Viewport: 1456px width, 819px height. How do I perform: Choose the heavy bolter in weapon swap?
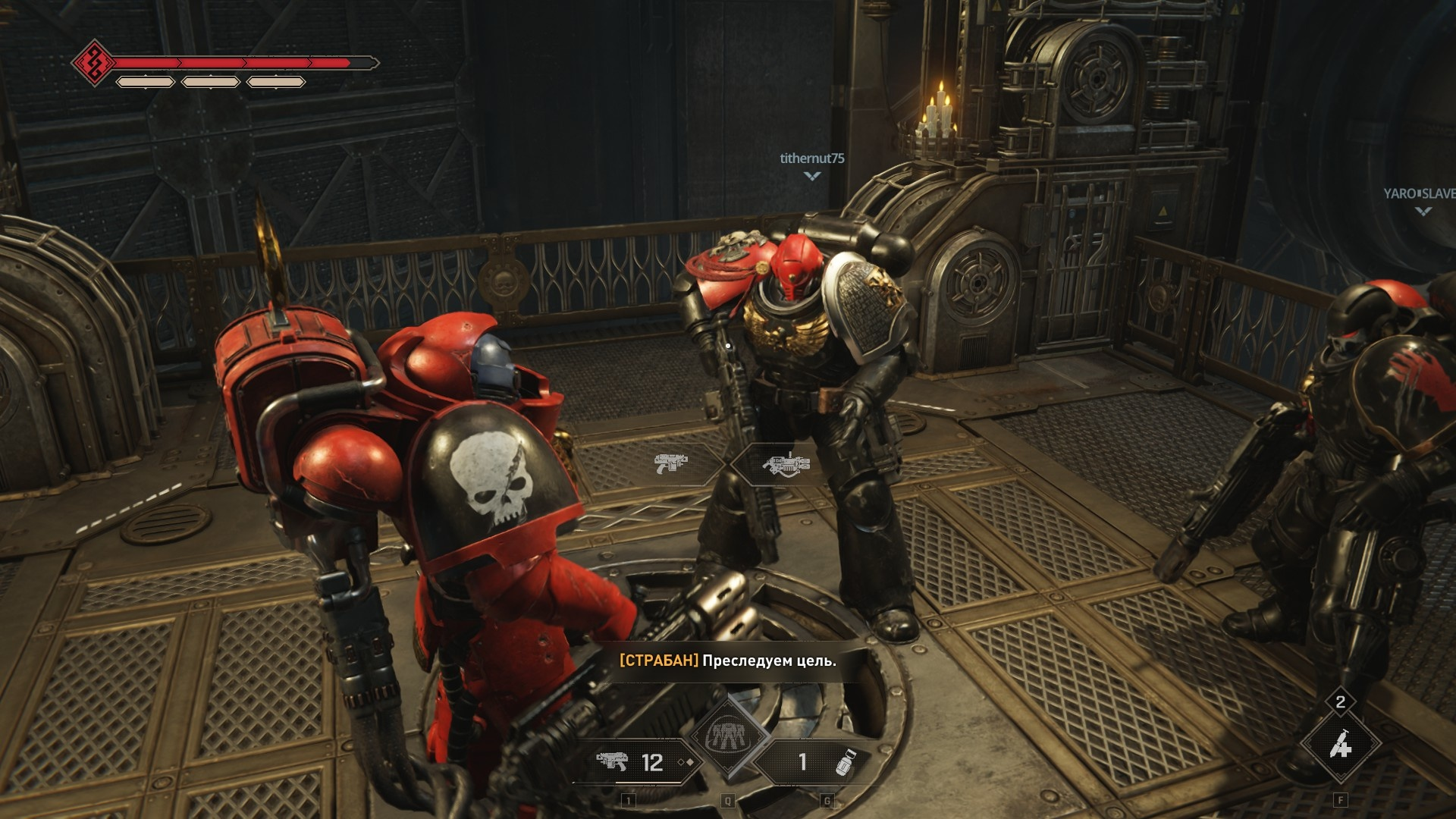click(786, 463)
